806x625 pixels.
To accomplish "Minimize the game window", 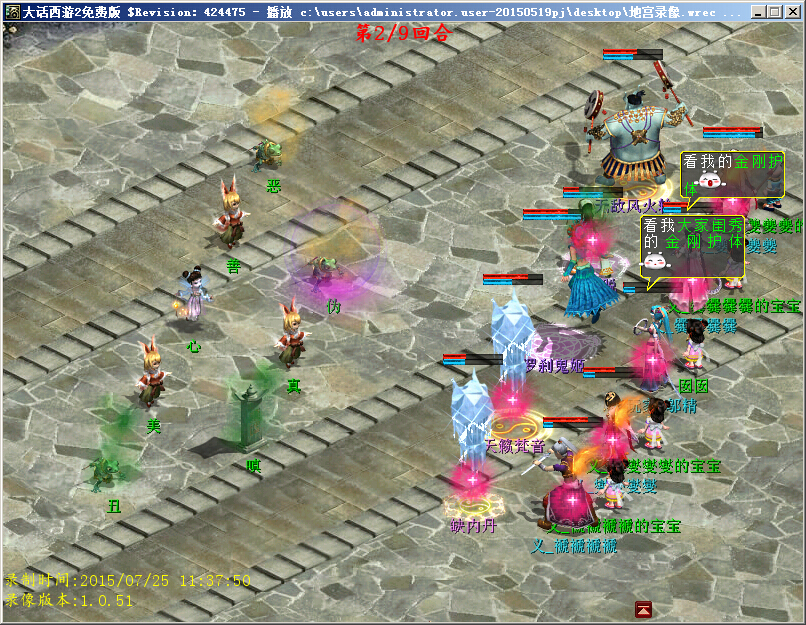I will (x=757, y=12).
